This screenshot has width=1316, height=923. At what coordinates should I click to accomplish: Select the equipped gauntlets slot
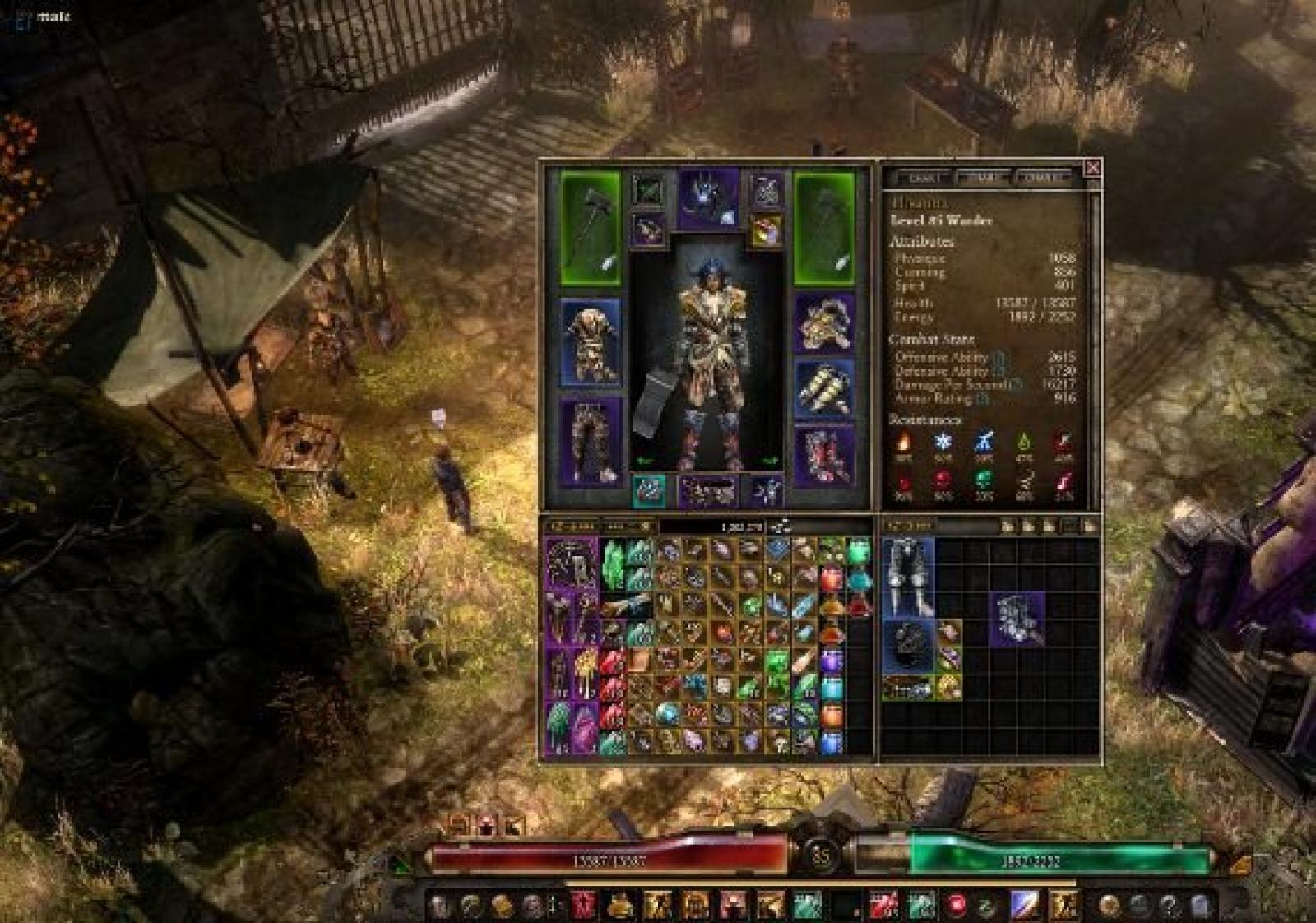(x=823, y=388)
